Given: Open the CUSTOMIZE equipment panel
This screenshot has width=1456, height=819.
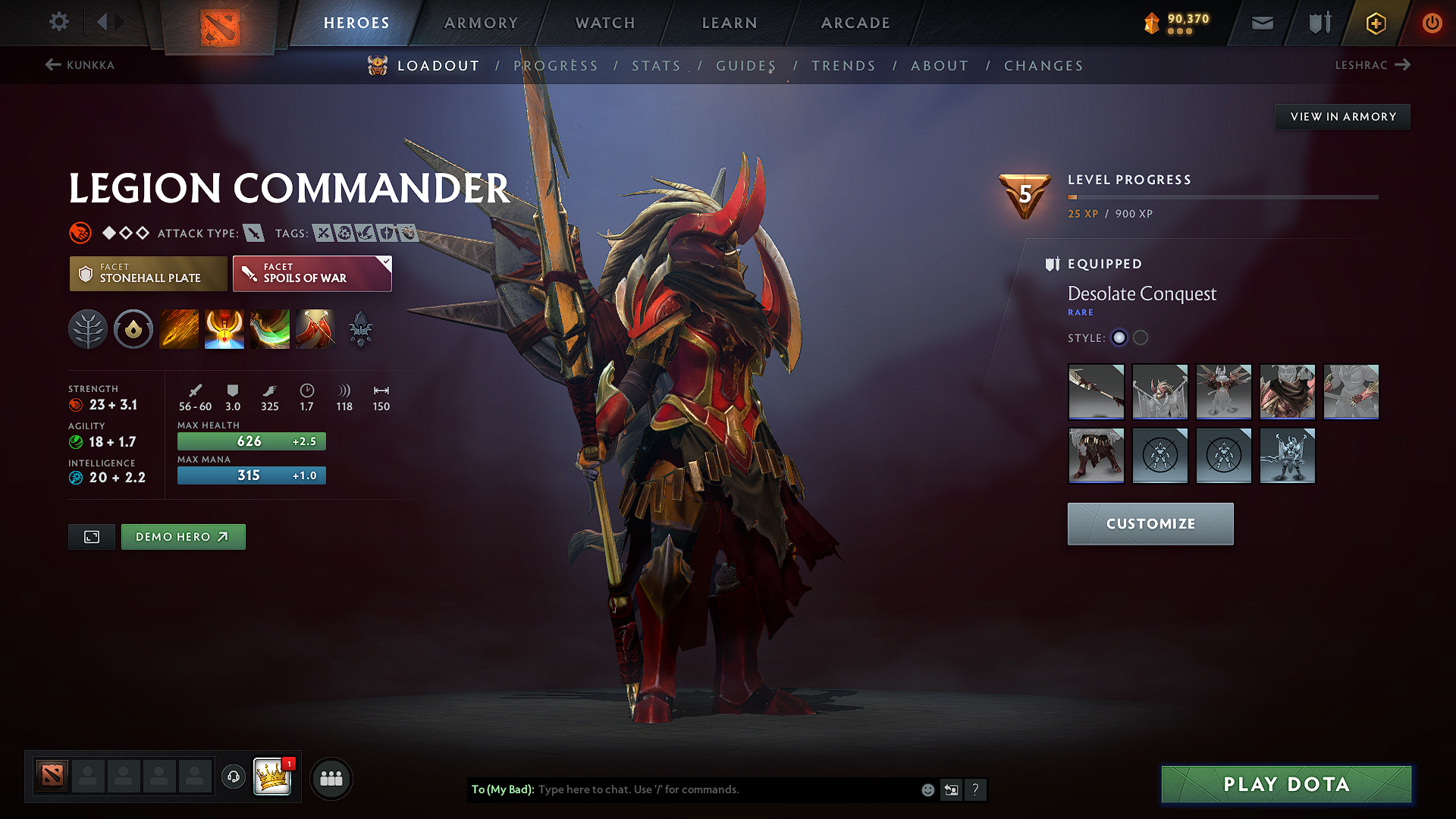Looking at the screenshot, I should pos(1150,523).
